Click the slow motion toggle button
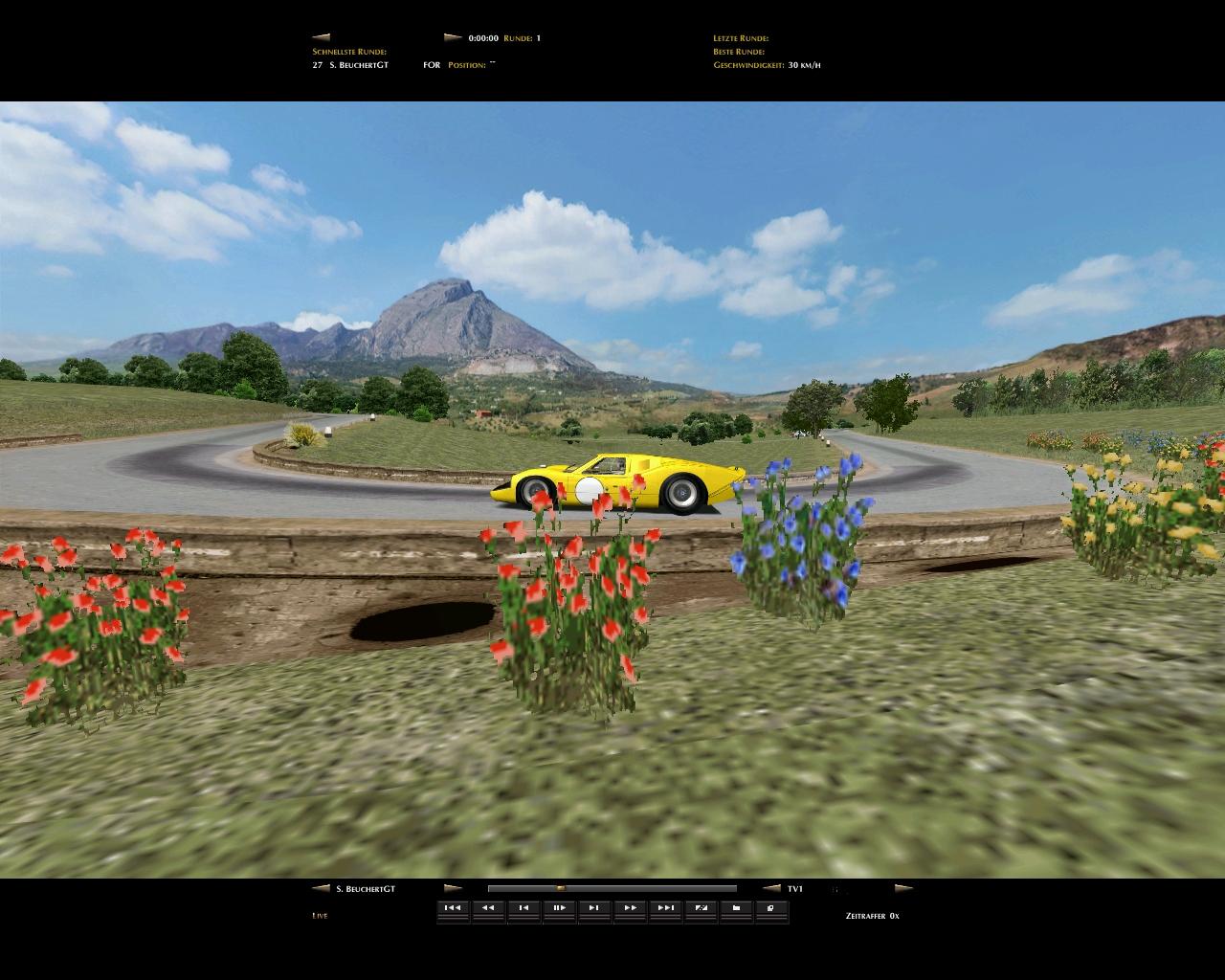 (701, 908)
